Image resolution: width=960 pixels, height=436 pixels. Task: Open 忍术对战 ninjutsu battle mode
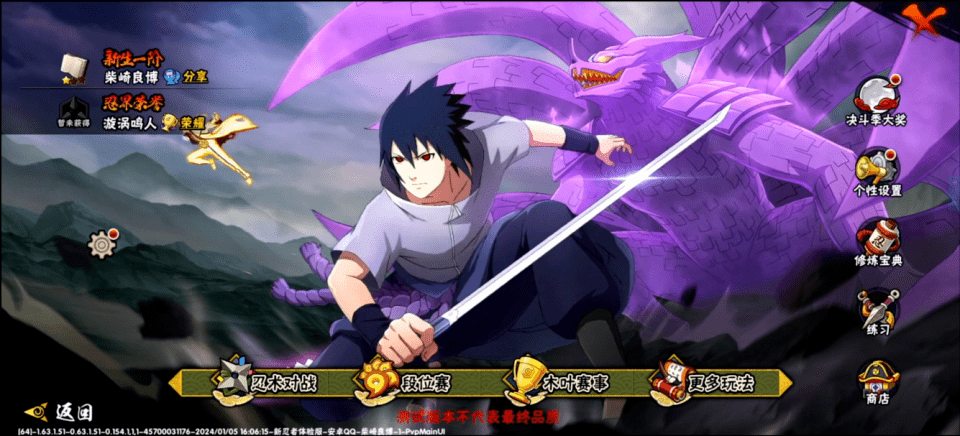[262, 383]
